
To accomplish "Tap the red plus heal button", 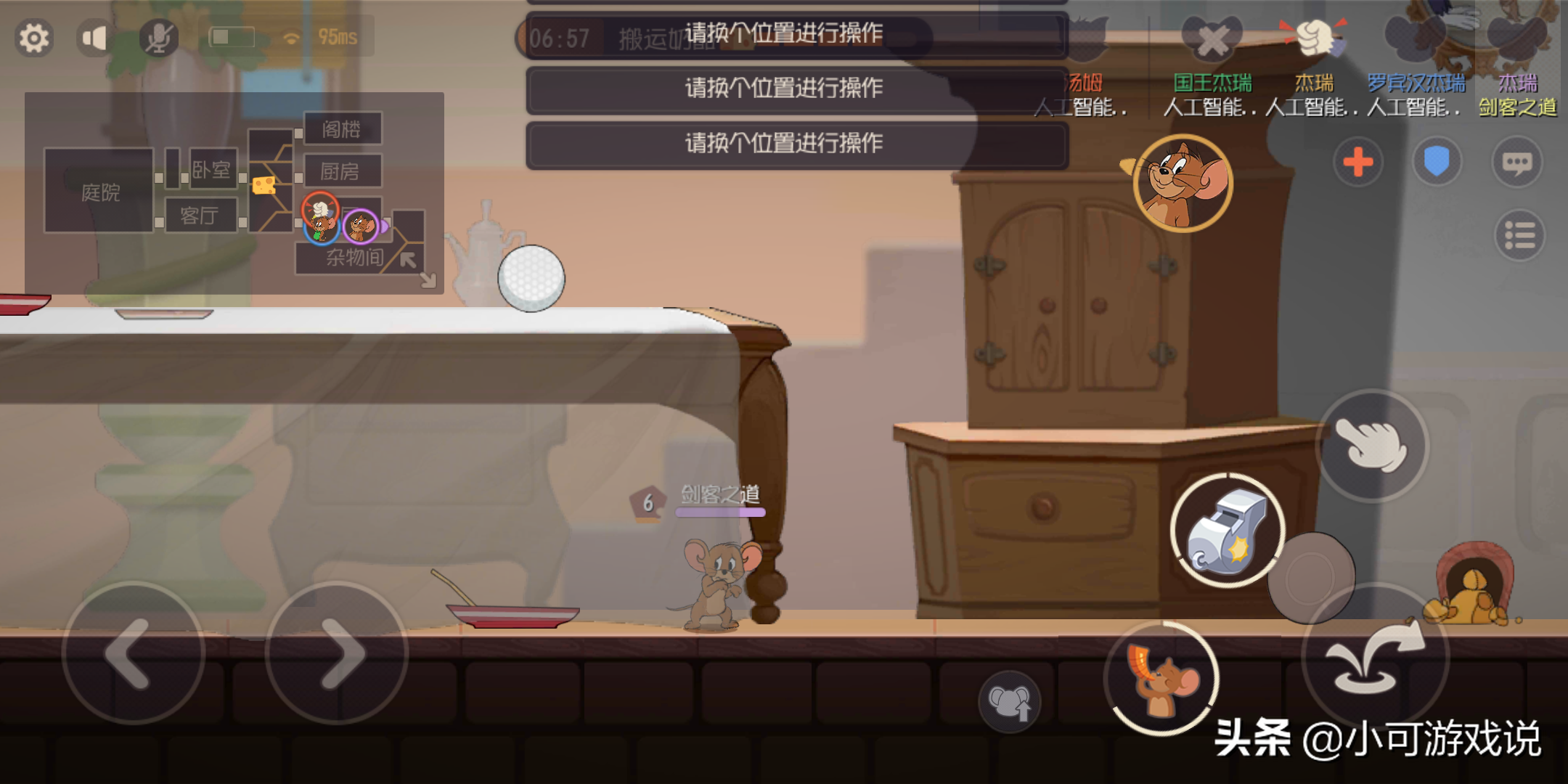I will [1357, 162].
